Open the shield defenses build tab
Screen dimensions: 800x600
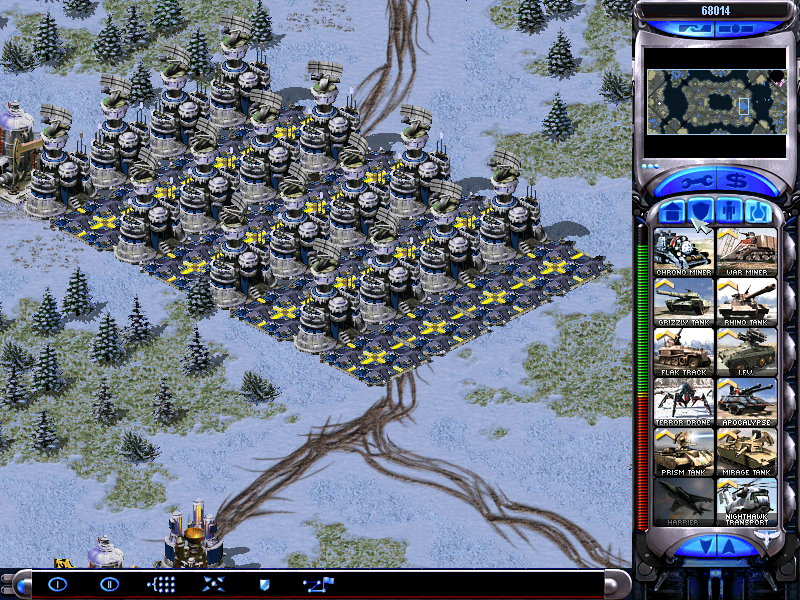[701, 211]
